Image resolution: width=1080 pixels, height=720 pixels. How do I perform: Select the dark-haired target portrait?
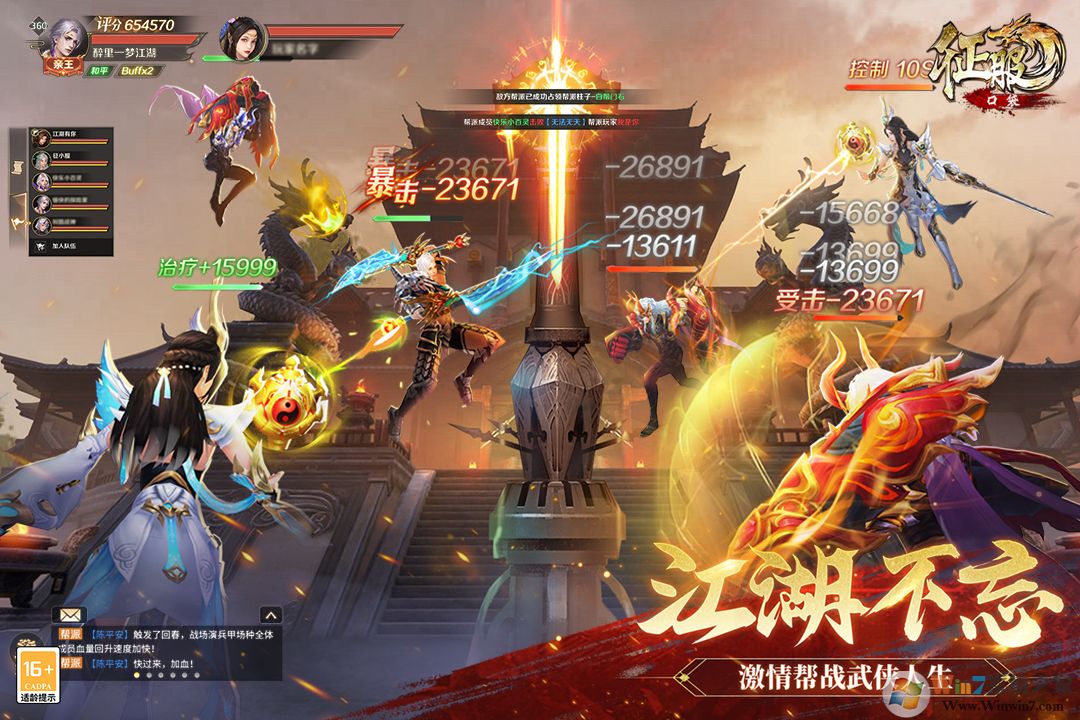coord(241,38)
